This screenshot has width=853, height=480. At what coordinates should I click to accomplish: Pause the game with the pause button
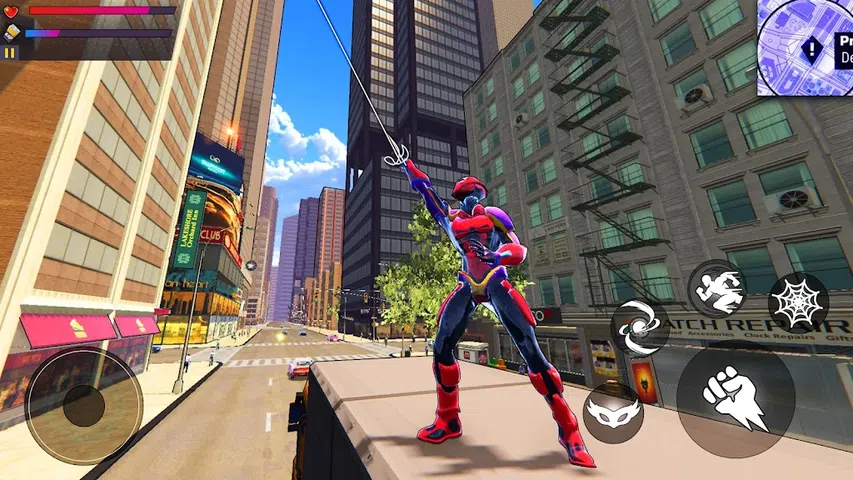[x=11, y=51]
